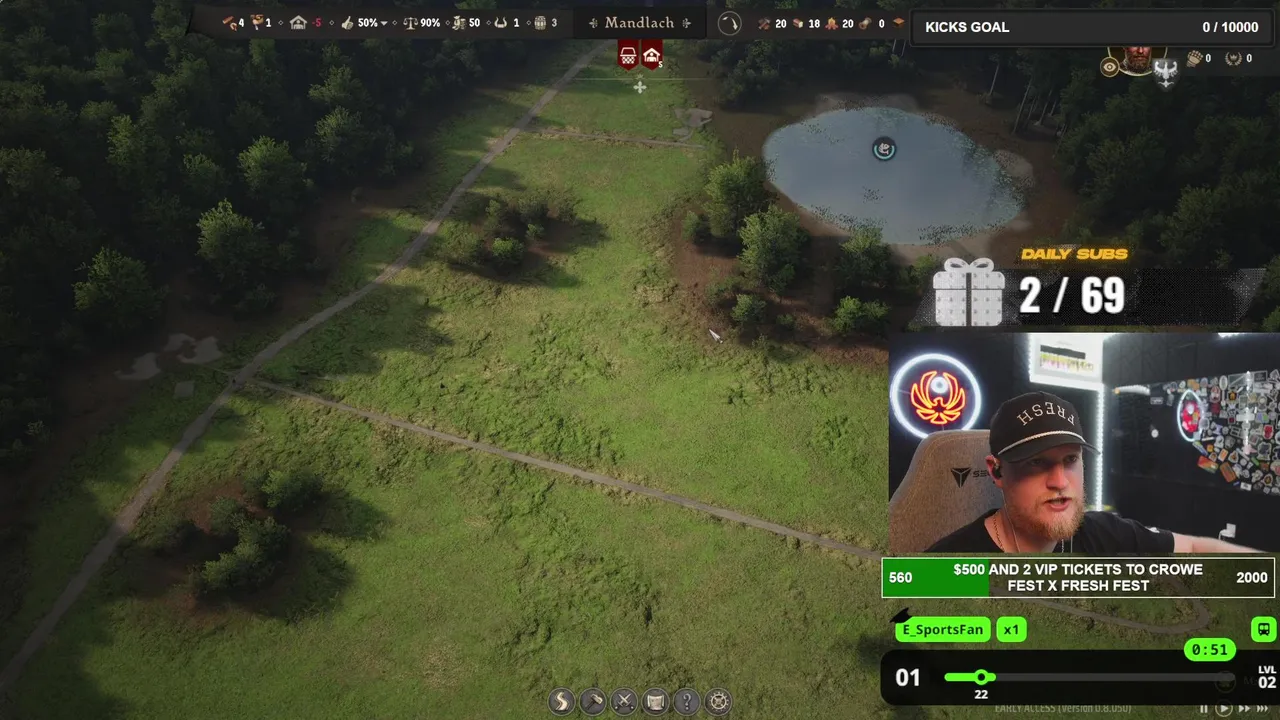
Task: Click the E_SportsFan name tag overlay
Action: (942, 629)
